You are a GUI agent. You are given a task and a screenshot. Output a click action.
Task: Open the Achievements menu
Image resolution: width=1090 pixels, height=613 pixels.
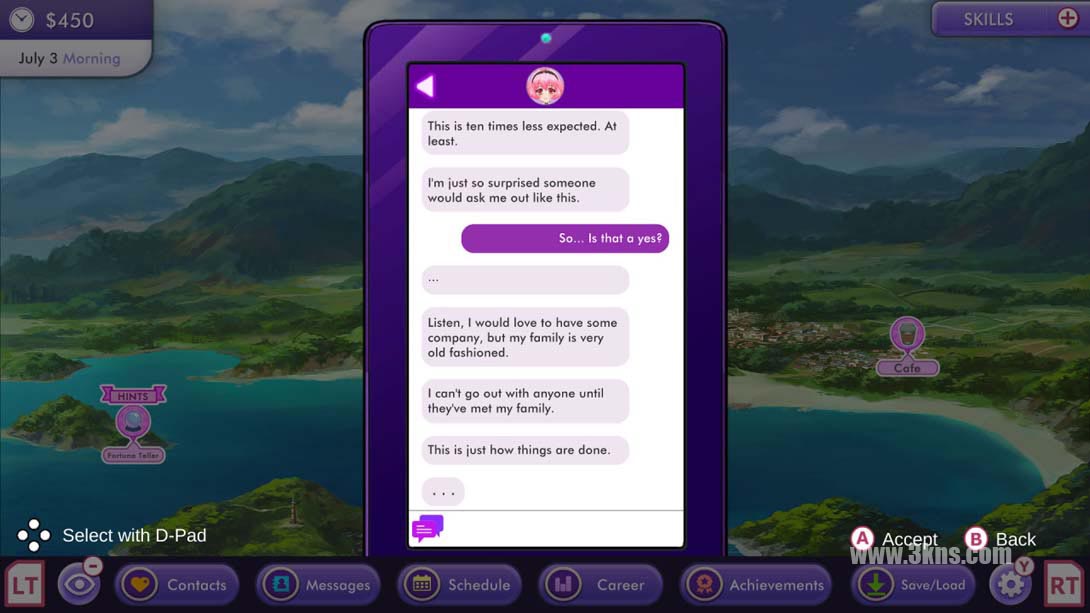point(757,585)
